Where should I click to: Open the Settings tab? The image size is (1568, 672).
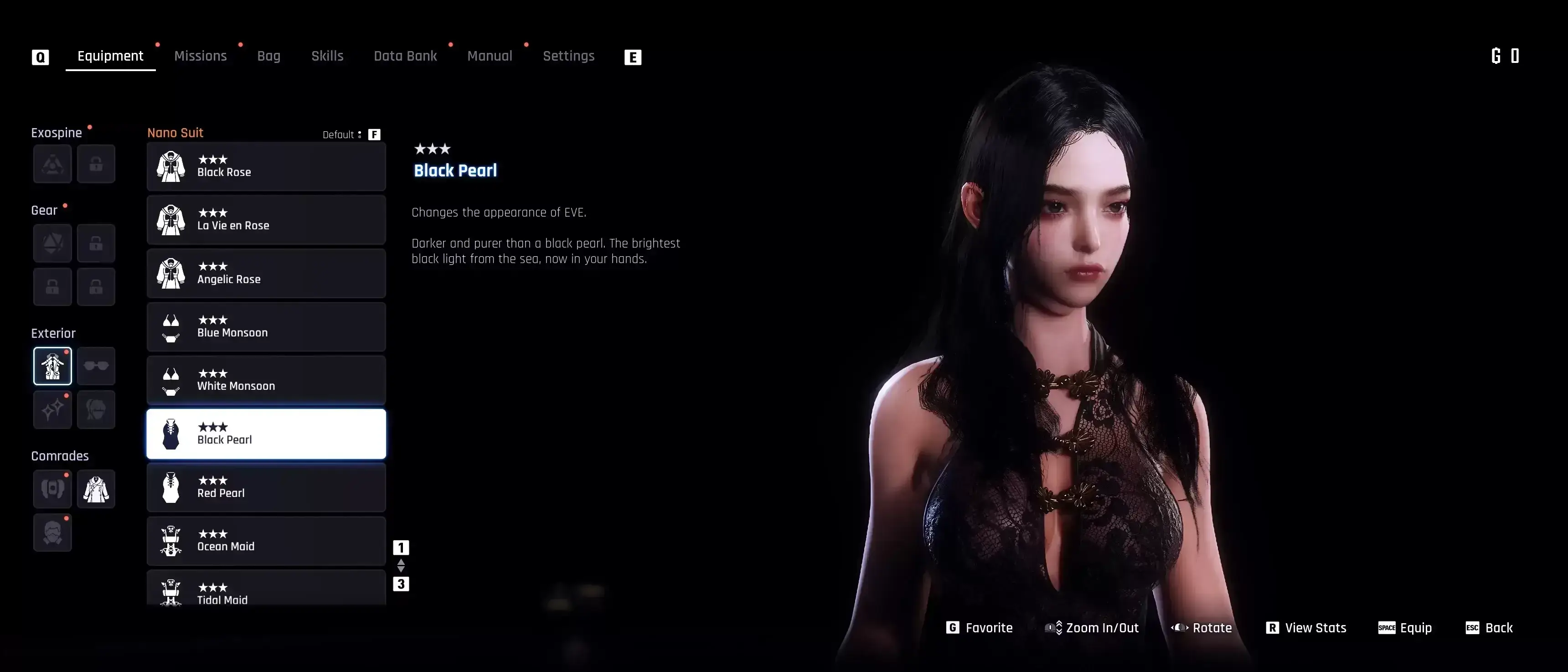click(x=568, y=56)
